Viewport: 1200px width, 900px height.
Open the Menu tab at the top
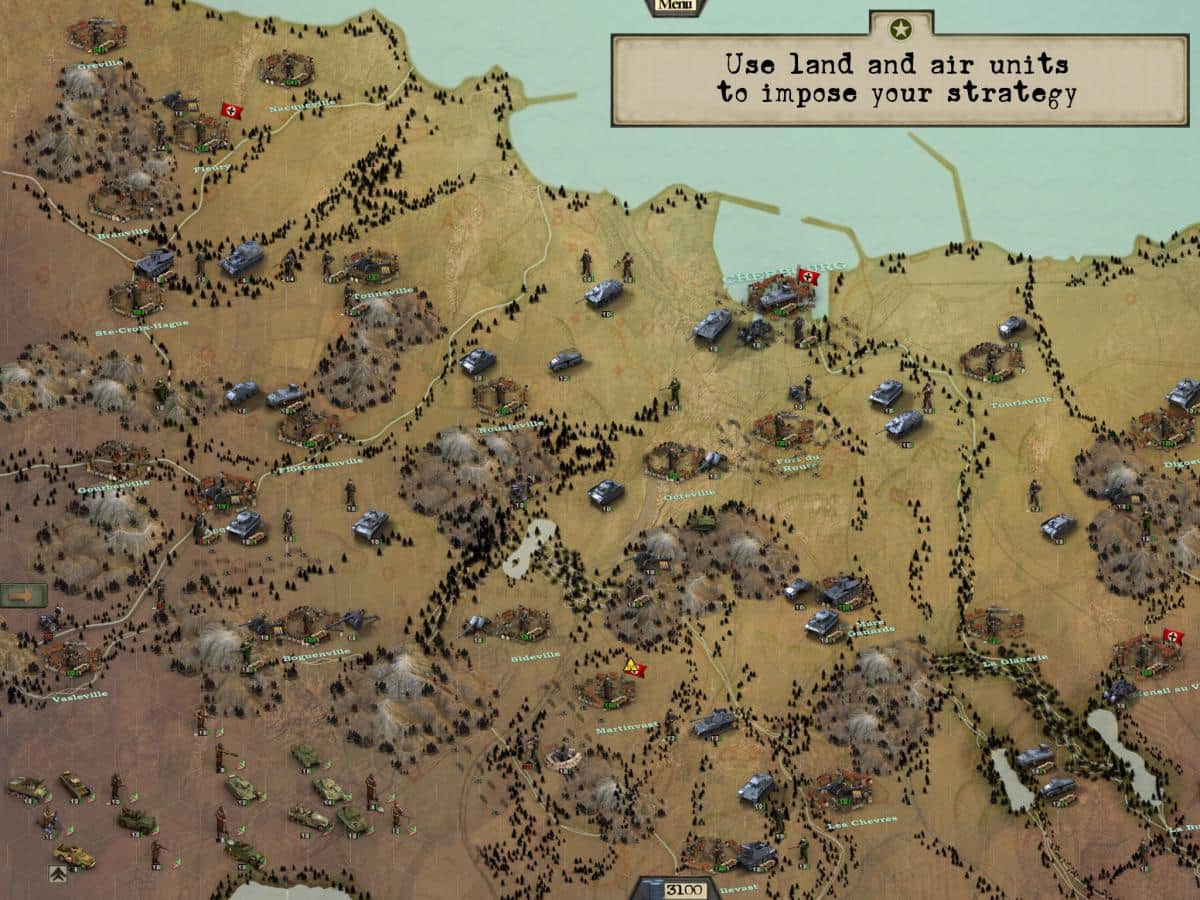[x=676, y=6]
